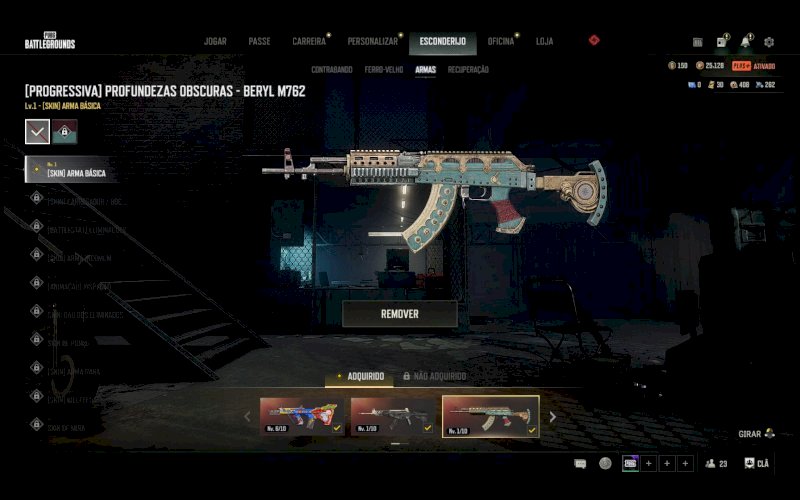
Task: Choose the colorful Nv. 6/10 weapon skin
Action: pyautogui.click(x=302, y=416)
